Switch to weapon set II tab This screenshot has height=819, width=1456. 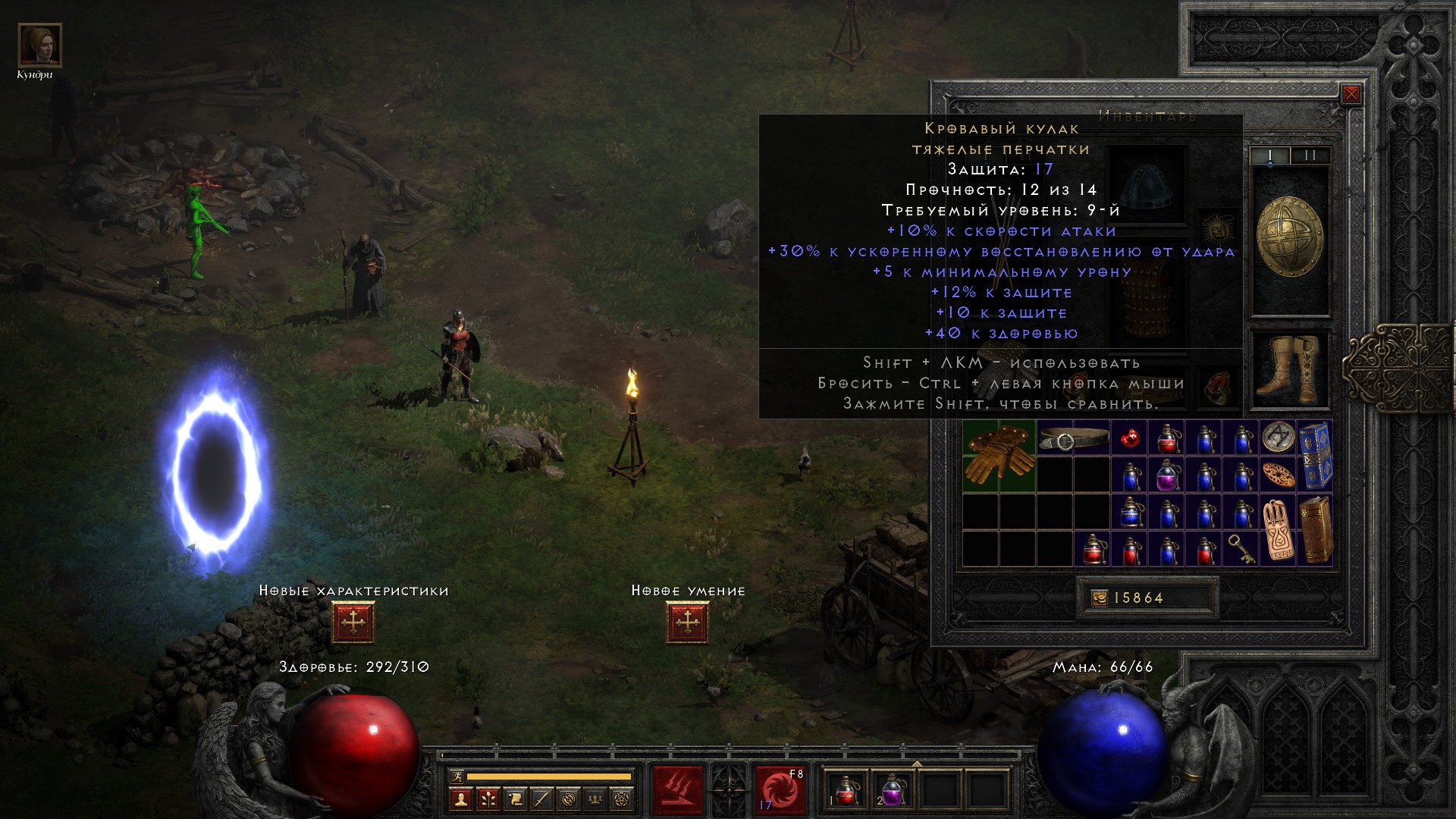point(1310,155)
